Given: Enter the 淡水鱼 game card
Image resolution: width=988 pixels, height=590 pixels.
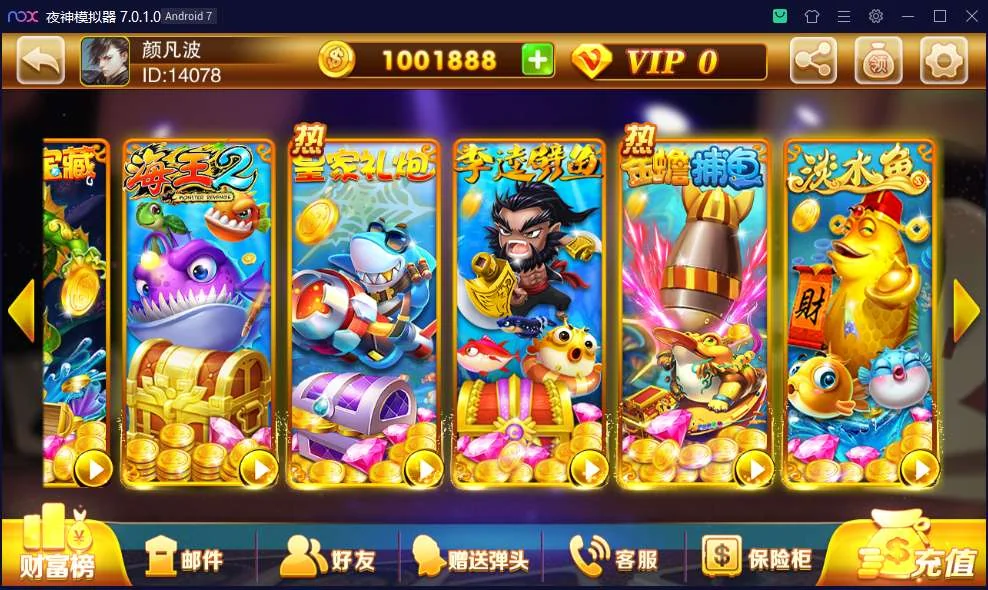Looking at the screenshot, I should pos(862,312).
